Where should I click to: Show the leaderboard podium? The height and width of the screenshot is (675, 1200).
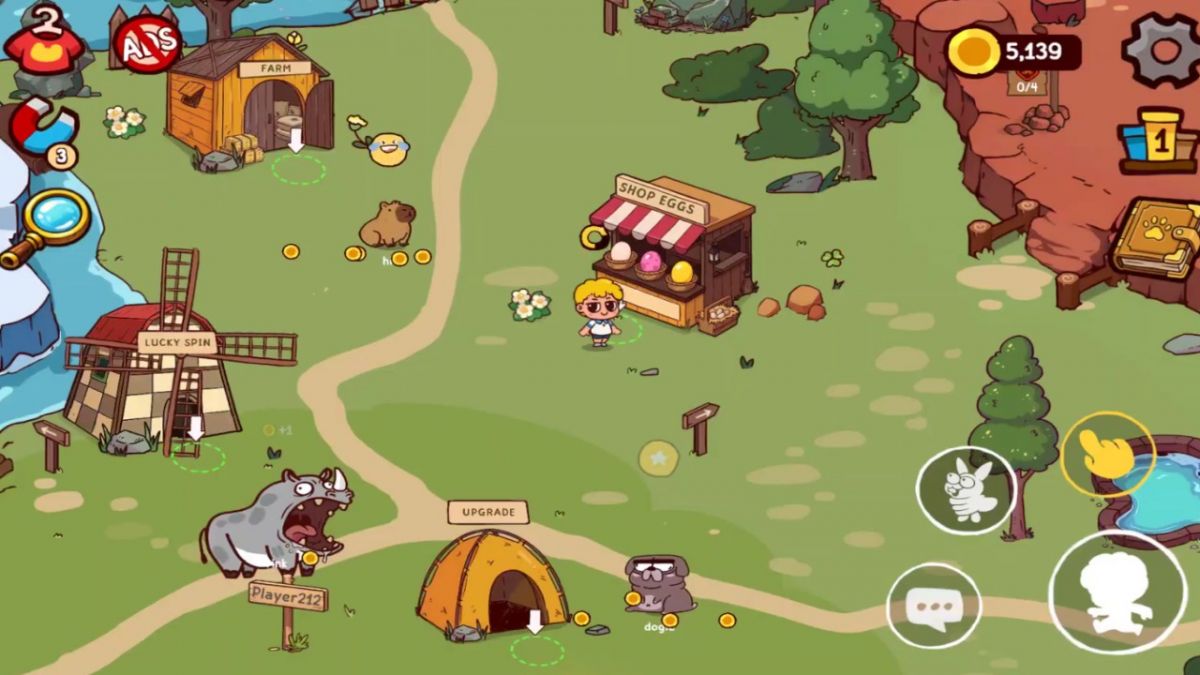coord(1158,141)
